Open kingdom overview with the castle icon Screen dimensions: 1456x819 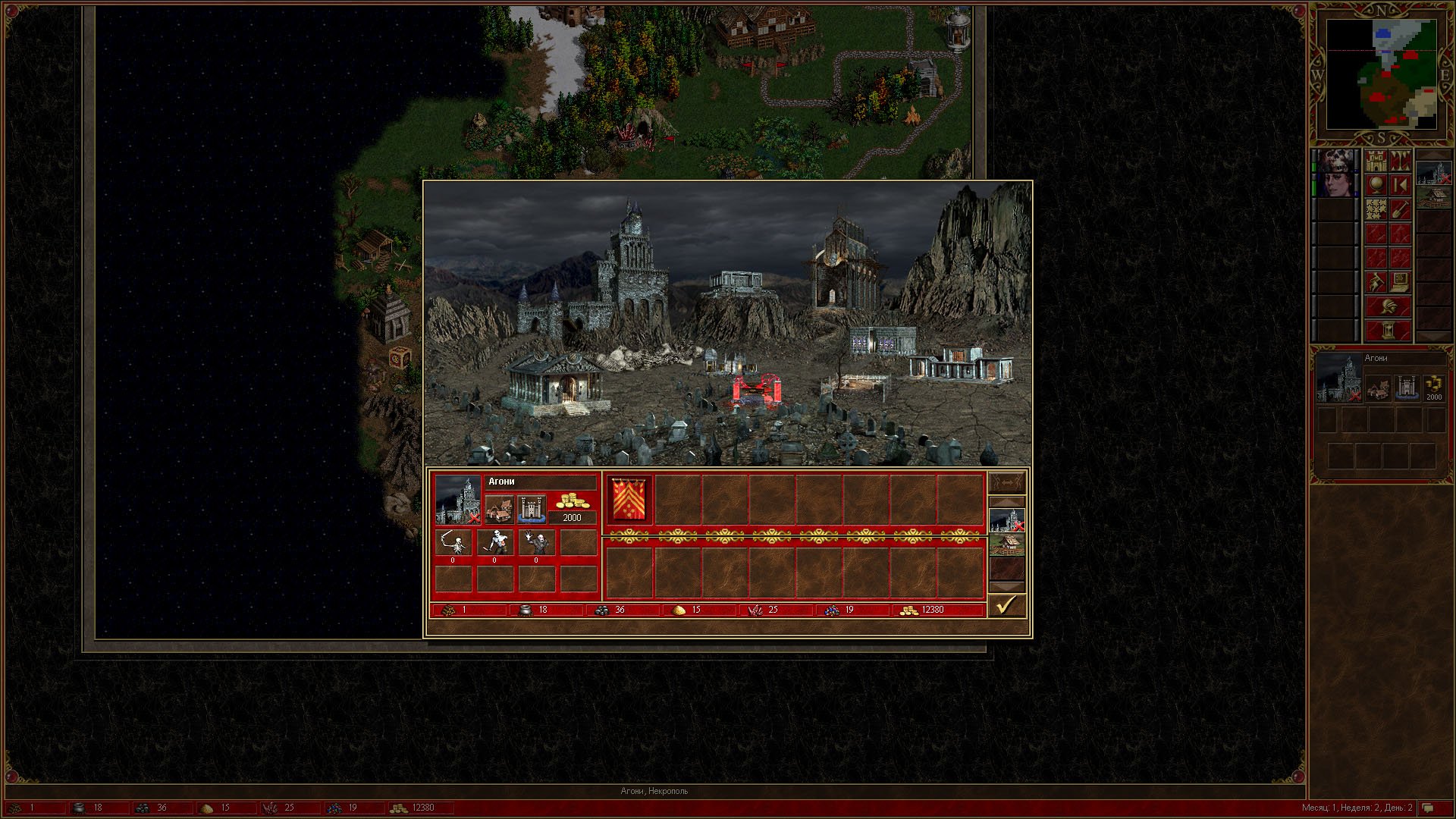point(1376,162)
